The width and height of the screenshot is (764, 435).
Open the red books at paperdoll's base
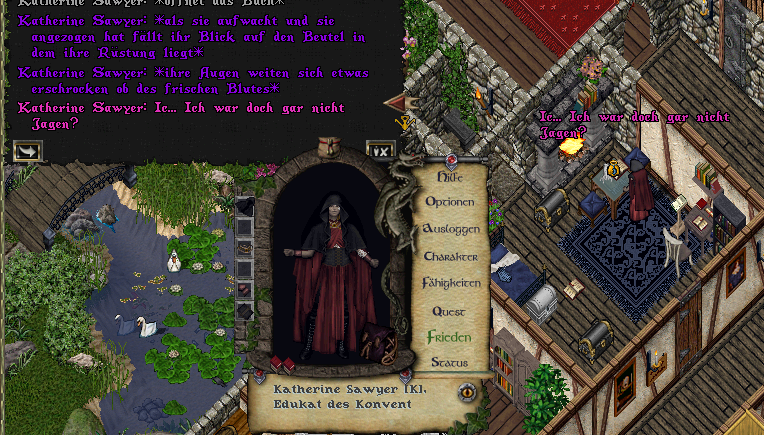[282, 364]
